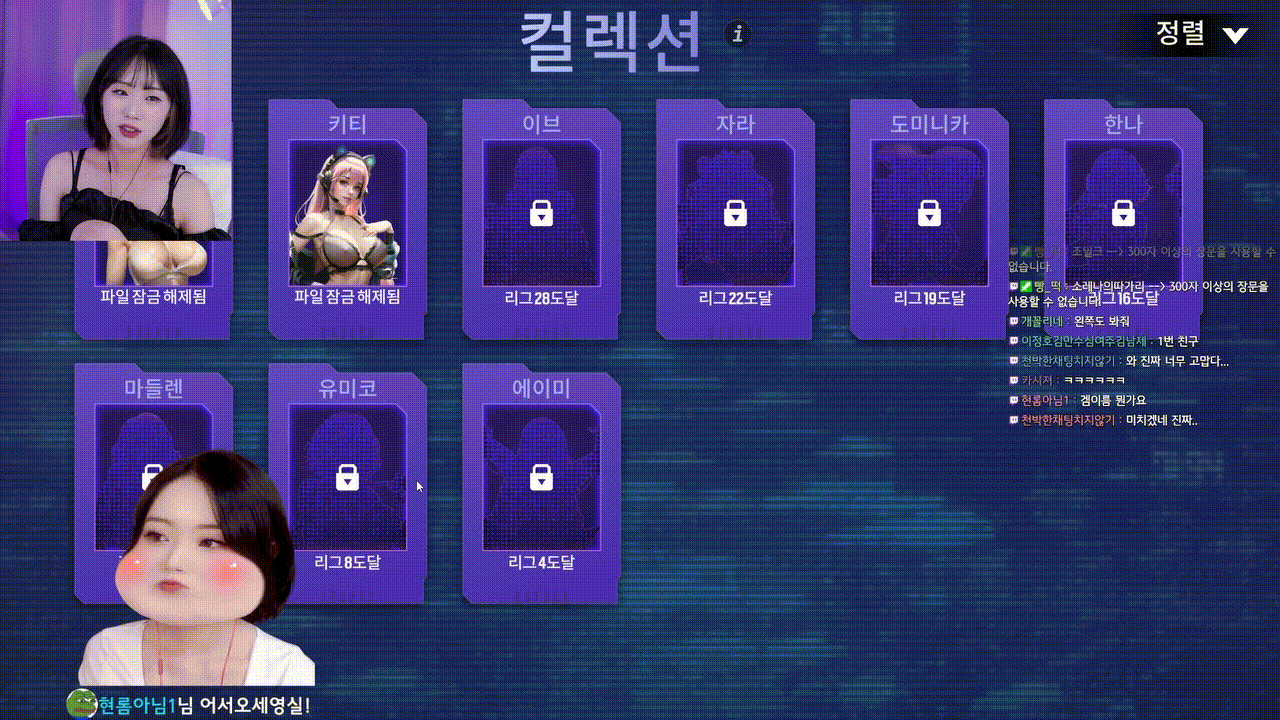
Task: Select the 마들렌 folder name label
Action: pos(153,389)
